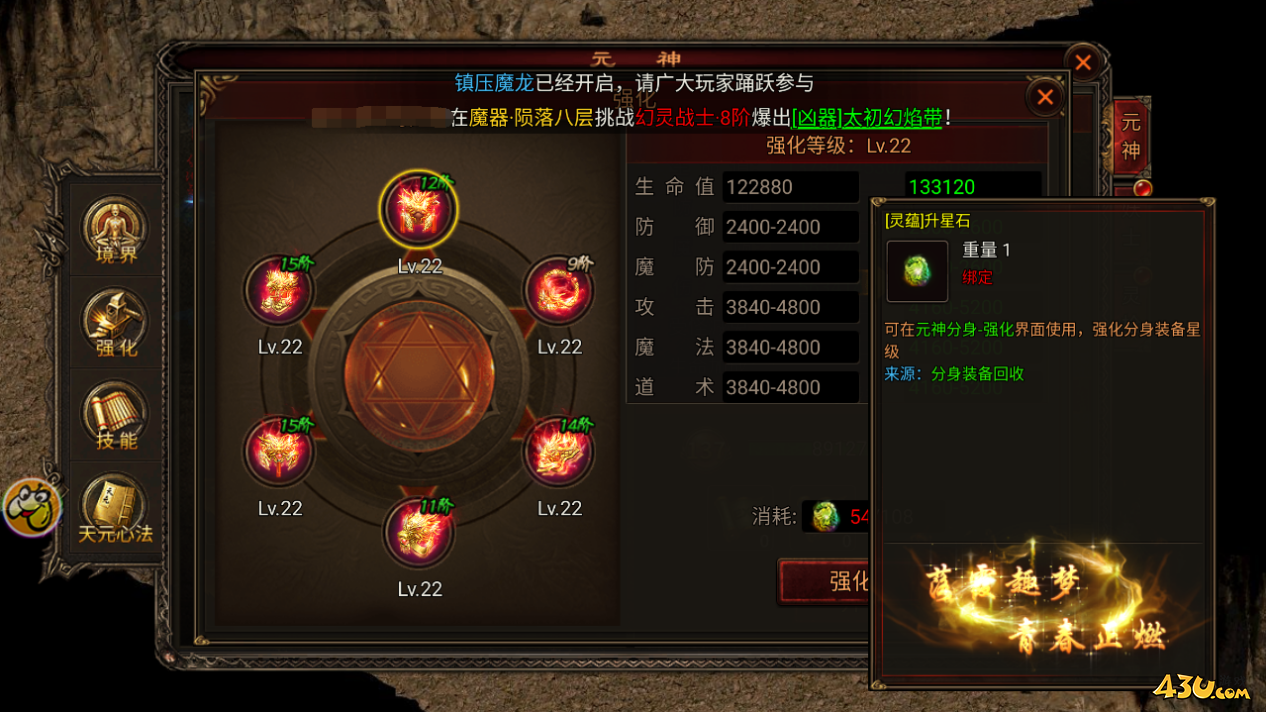The height and width of the screenshot is (712, 1266).
Task: Pick the 11阶 equipment slot
Action: (x=419, y=532)
